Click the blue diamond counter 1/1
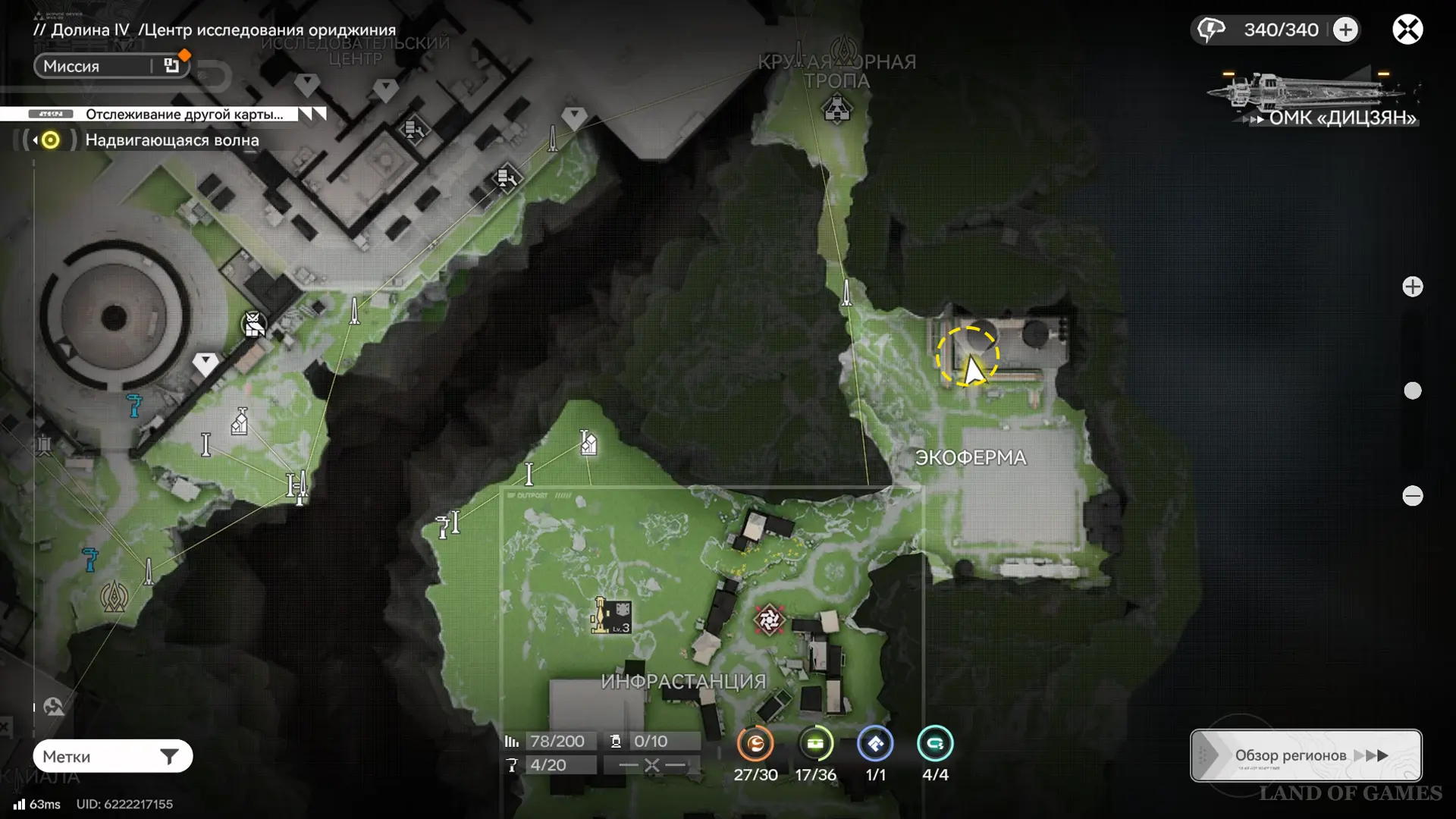 [x=875, y=744]
